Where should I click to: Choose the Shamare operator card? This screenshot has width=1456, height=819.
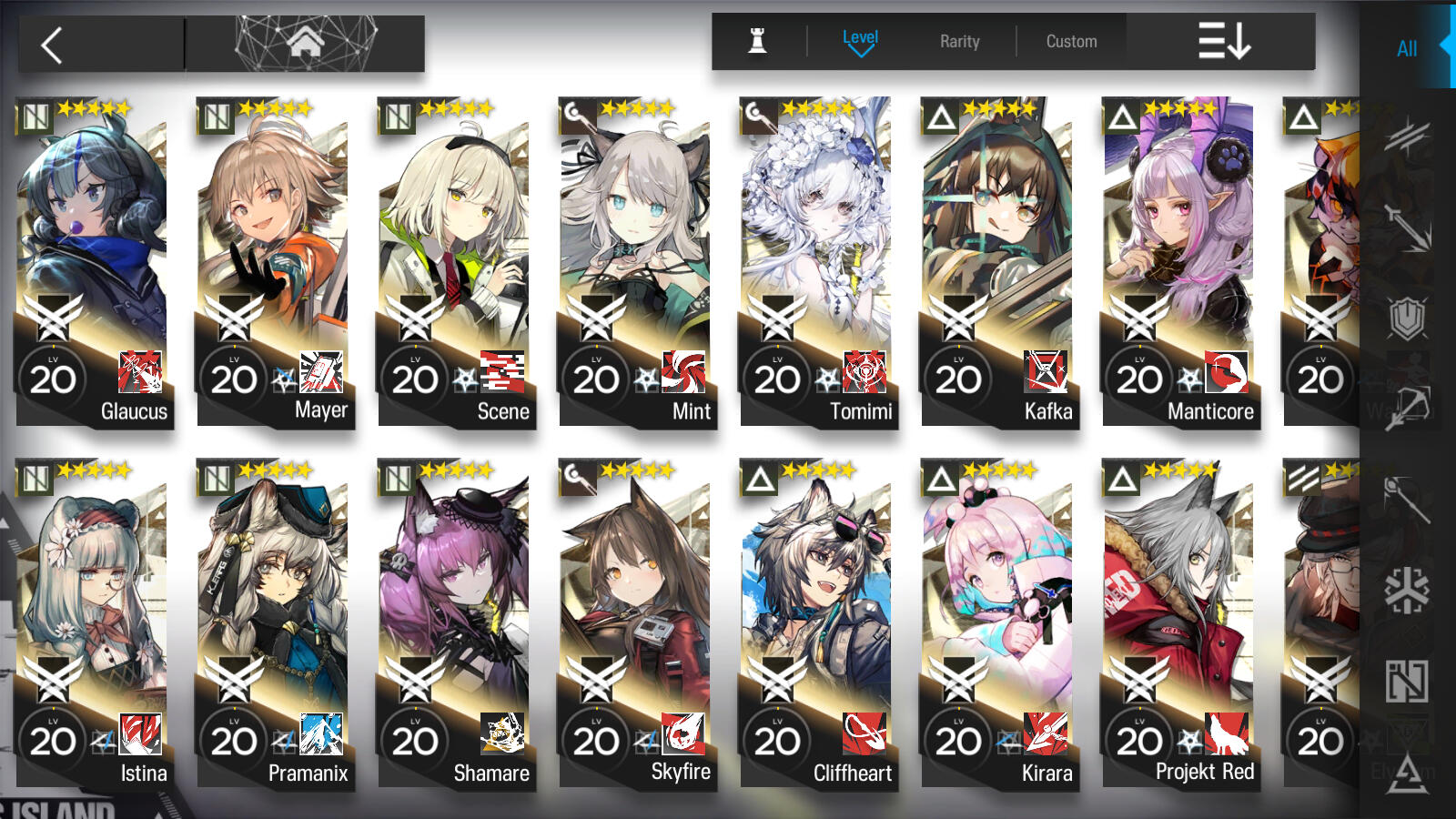(x=454, y=624)
